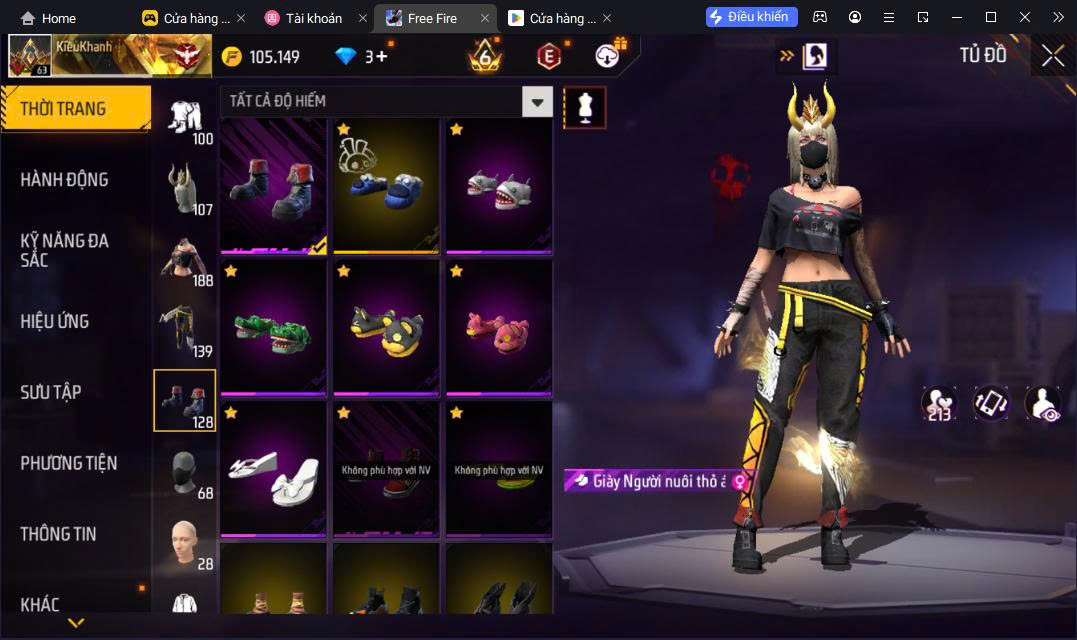Open the Điều khiển controls button
The width and height of the screenshot is (1077, 640).
click(752, 17)
